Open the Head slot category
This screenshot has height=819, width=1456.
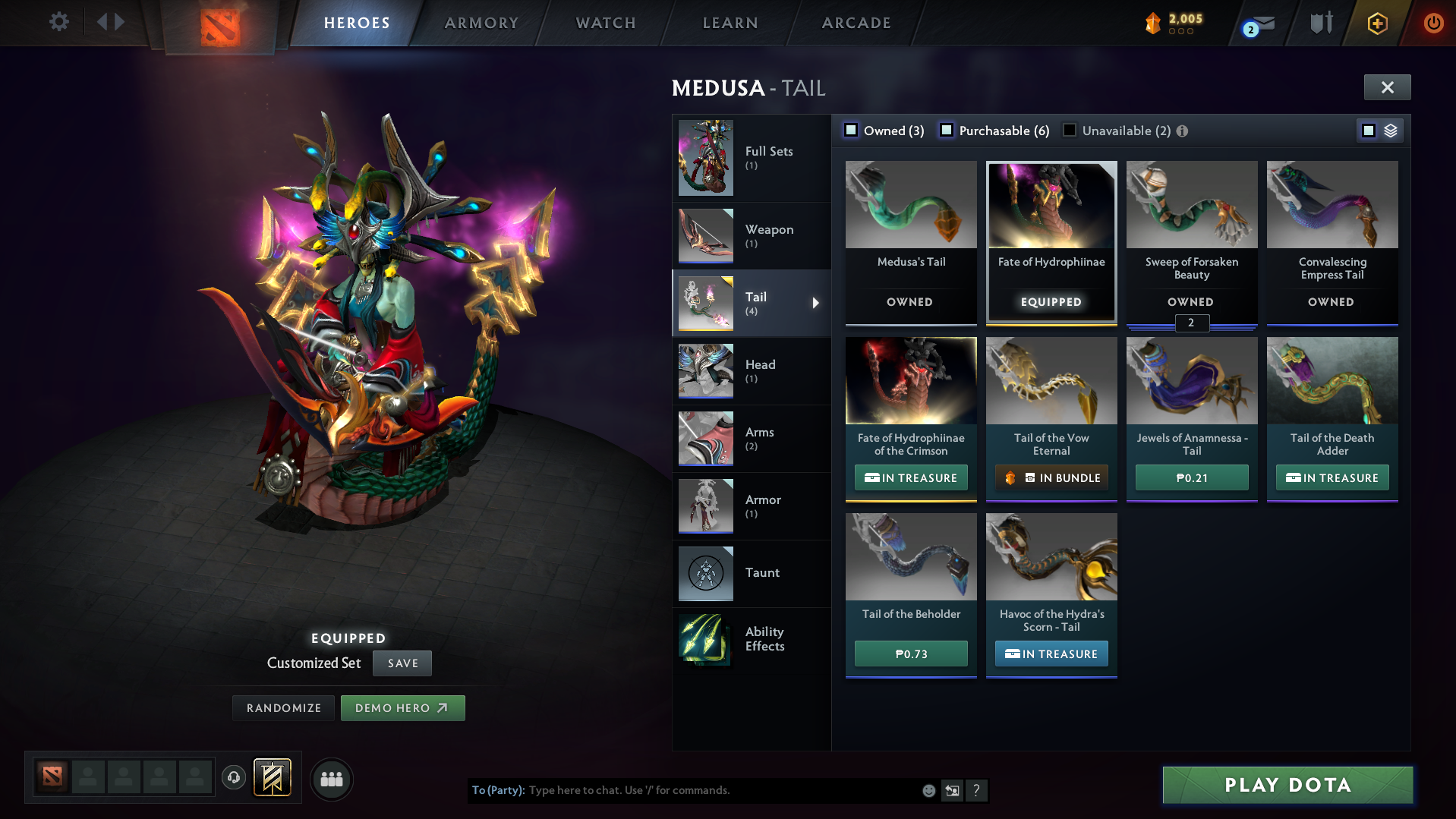pos(751,370)
